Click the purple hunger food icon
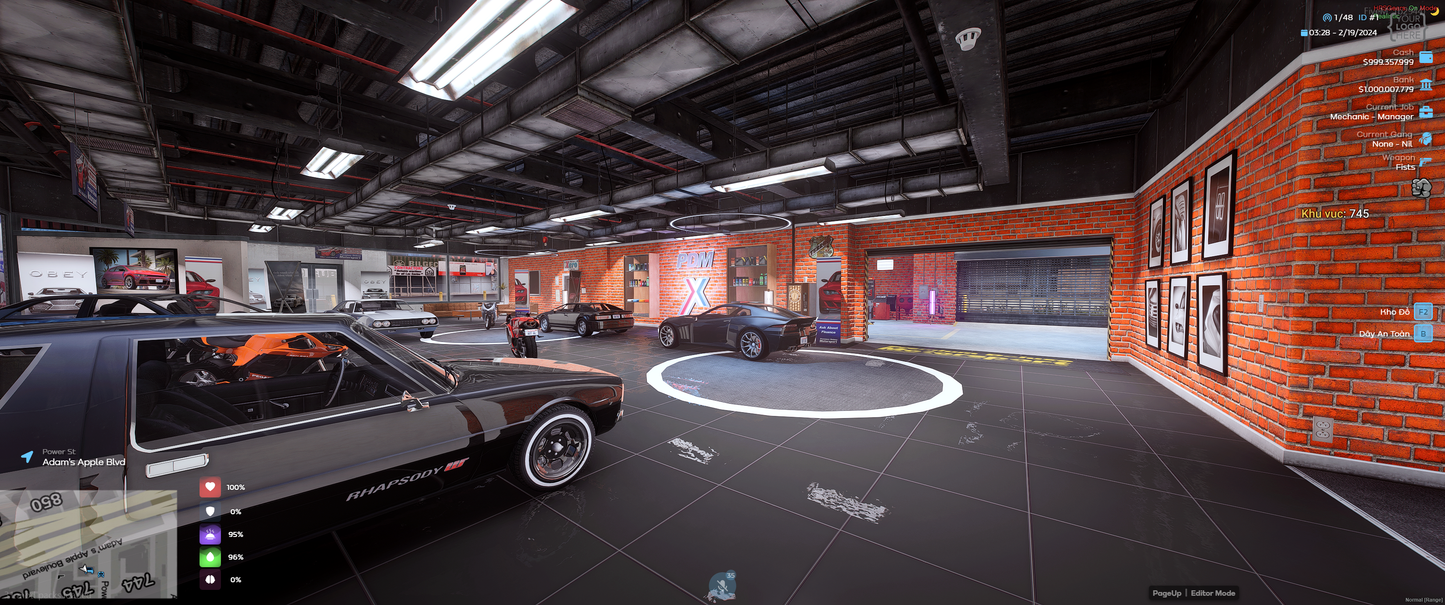This screenshot has height=605, width=1445. 210,534
